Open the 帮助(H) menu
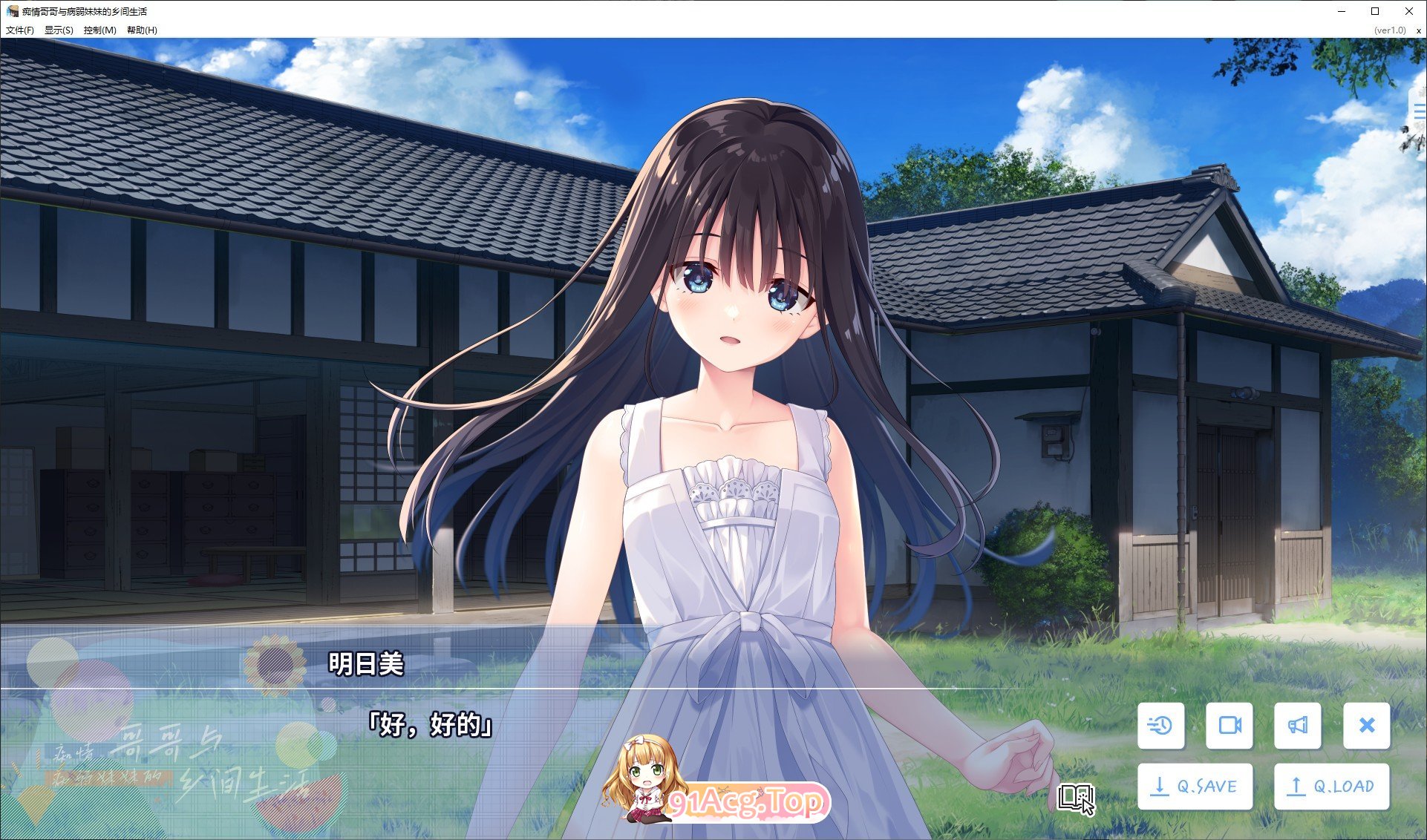 (140, 30)
